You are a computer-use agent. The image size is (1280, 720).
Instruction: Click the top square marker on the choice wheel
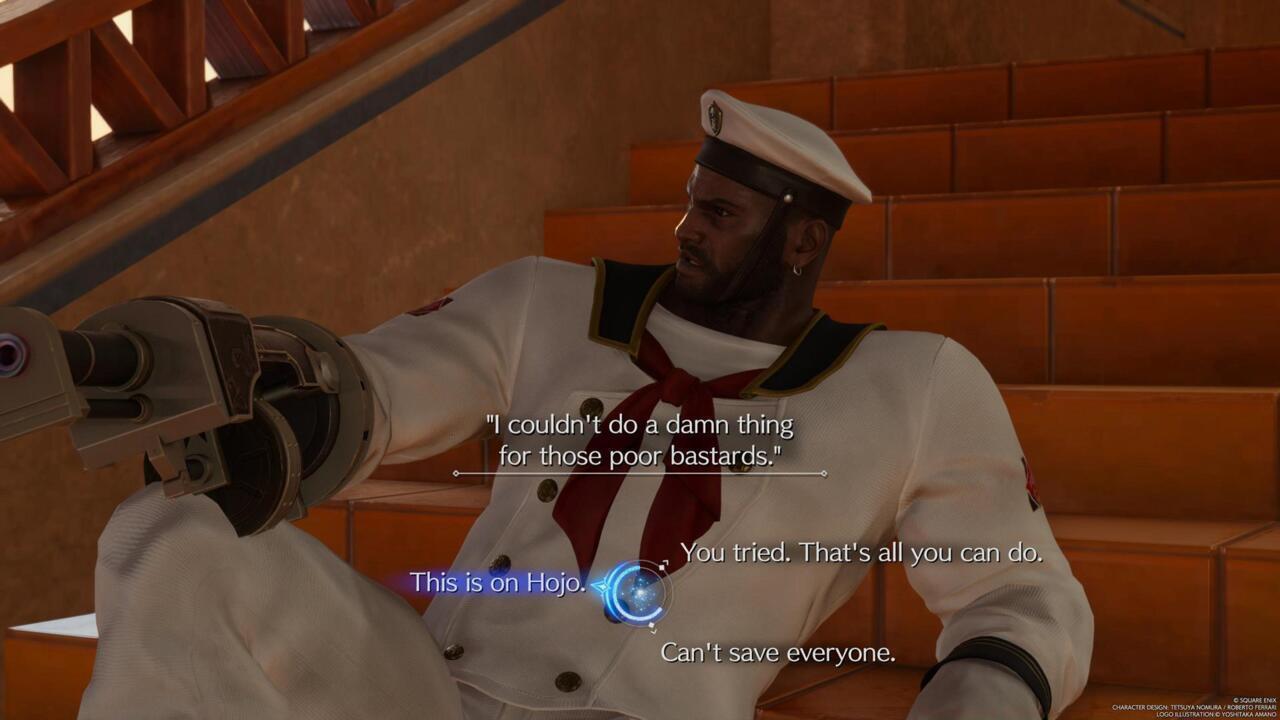coord(662,567)
